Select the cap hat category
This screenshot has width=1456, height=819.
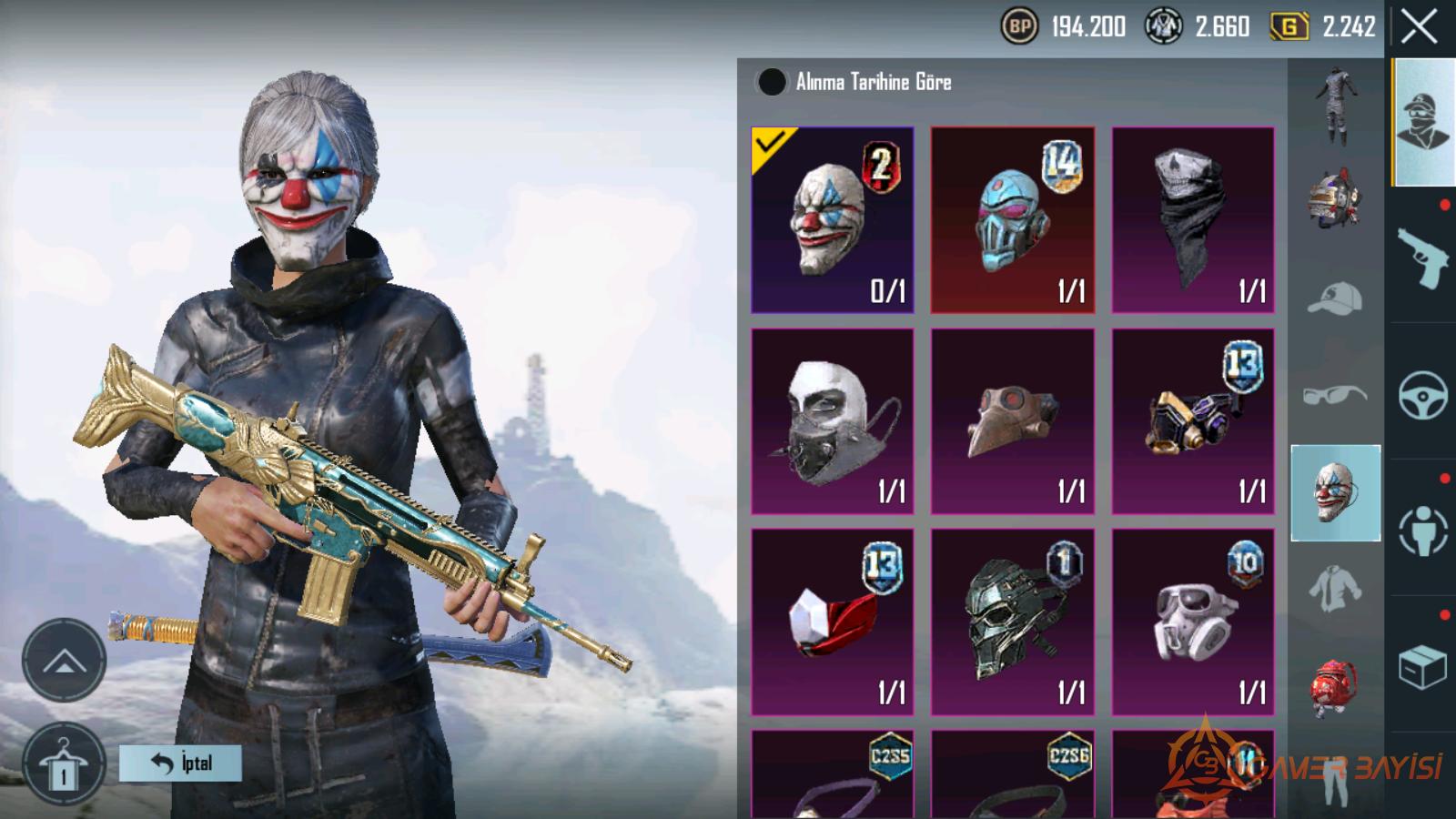pyautogui.click(x=1335, y=298)
